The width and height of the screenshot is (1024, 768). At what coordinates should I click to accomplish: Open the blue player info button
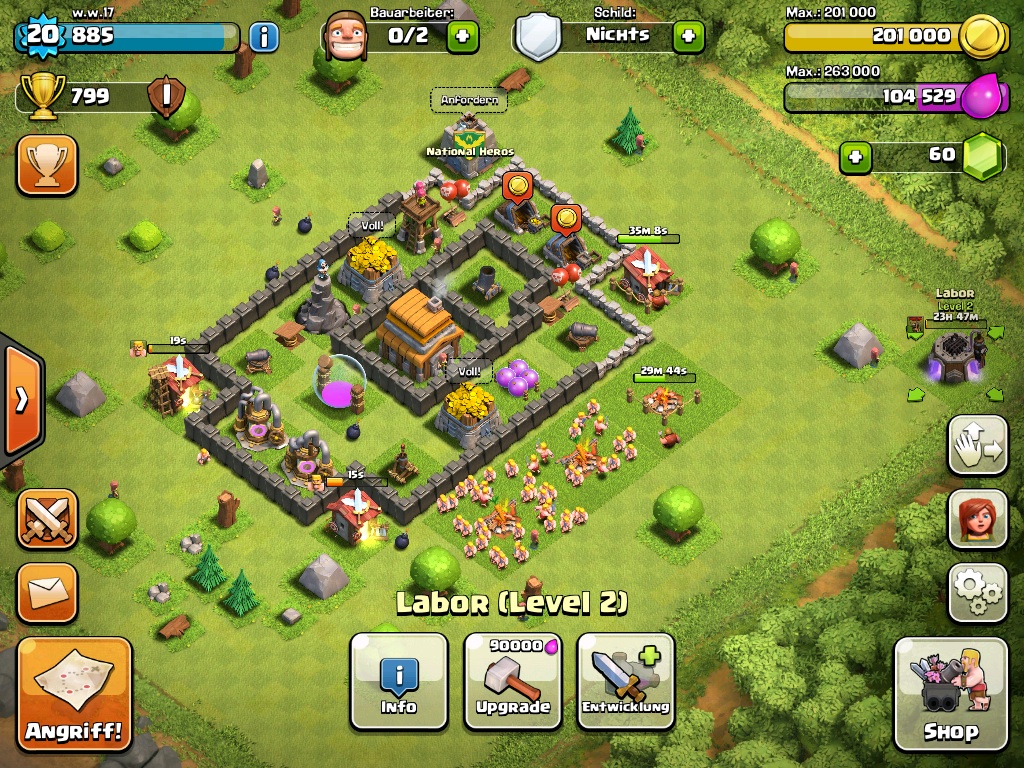pos(263,38)
